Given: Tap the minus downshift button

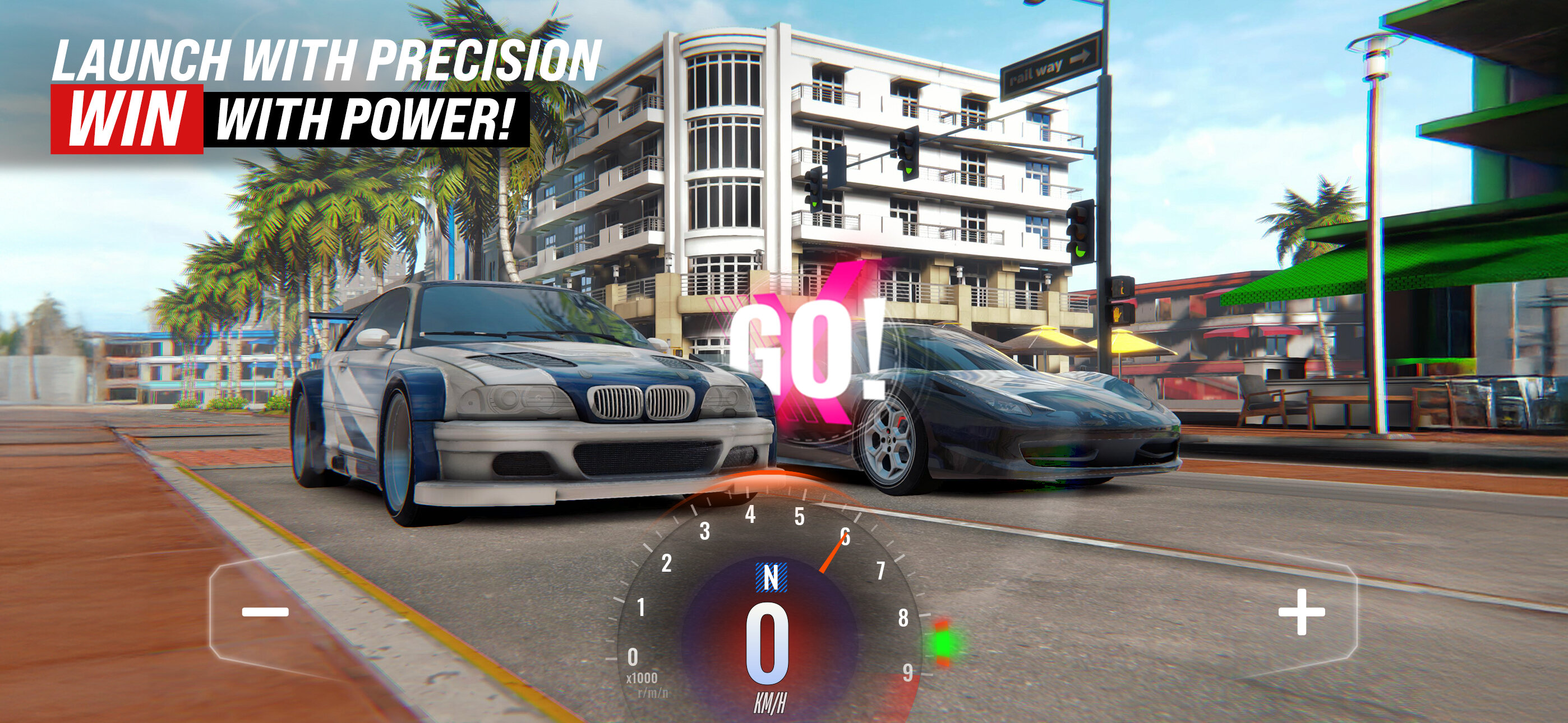Looking at the screenshot, I should [x=265, y=611].
